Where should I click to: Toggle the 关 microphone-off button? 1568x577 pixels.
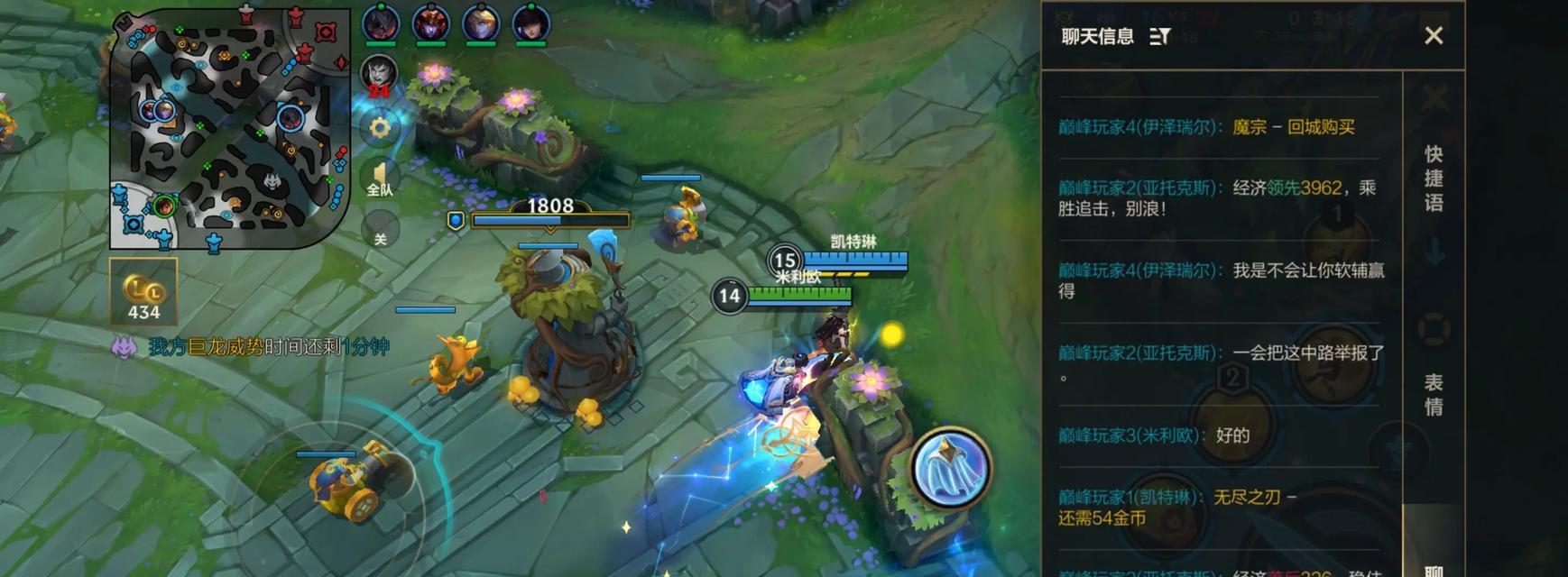(380, 233)
